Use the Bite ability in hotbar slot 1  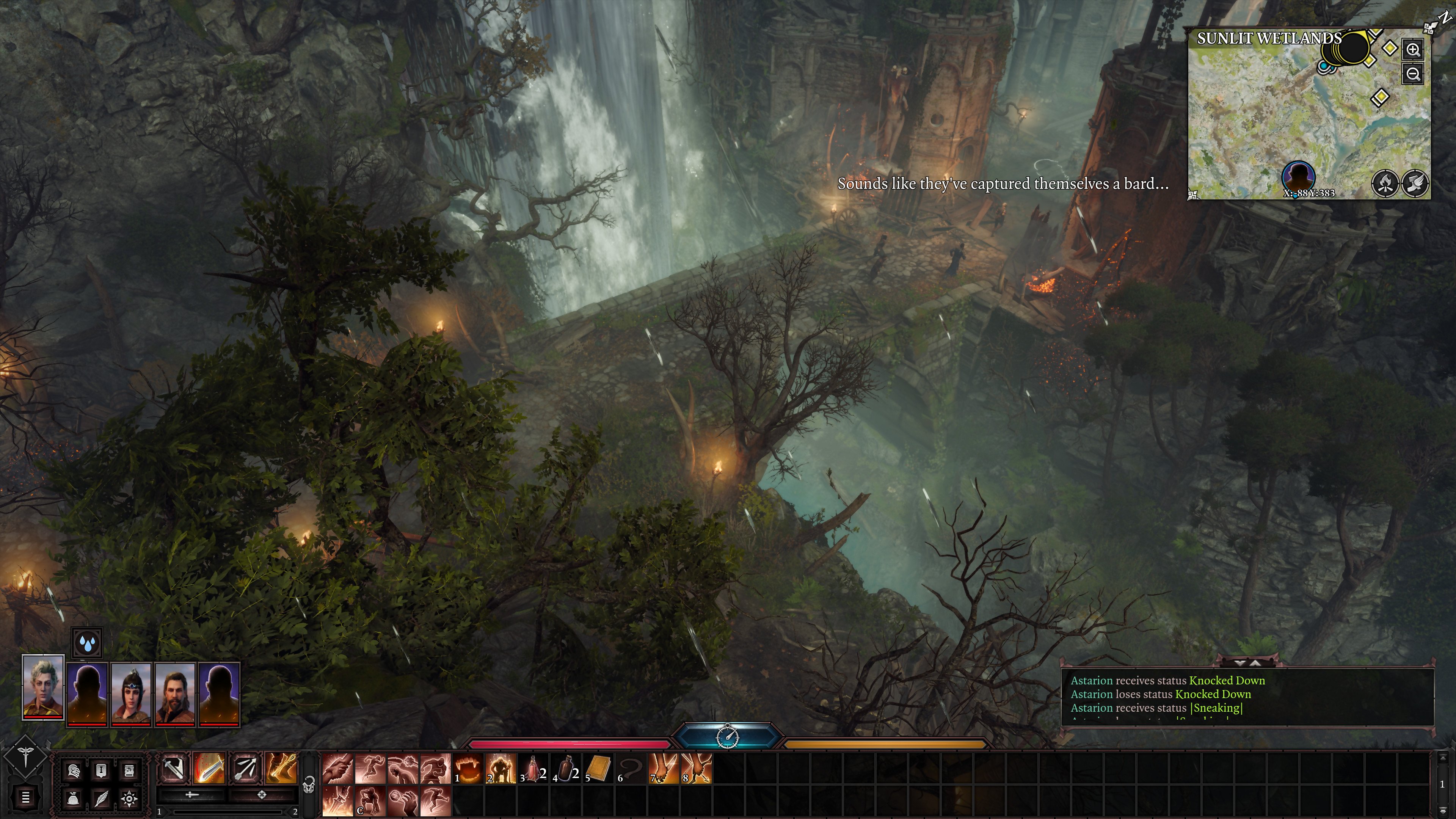468,767
